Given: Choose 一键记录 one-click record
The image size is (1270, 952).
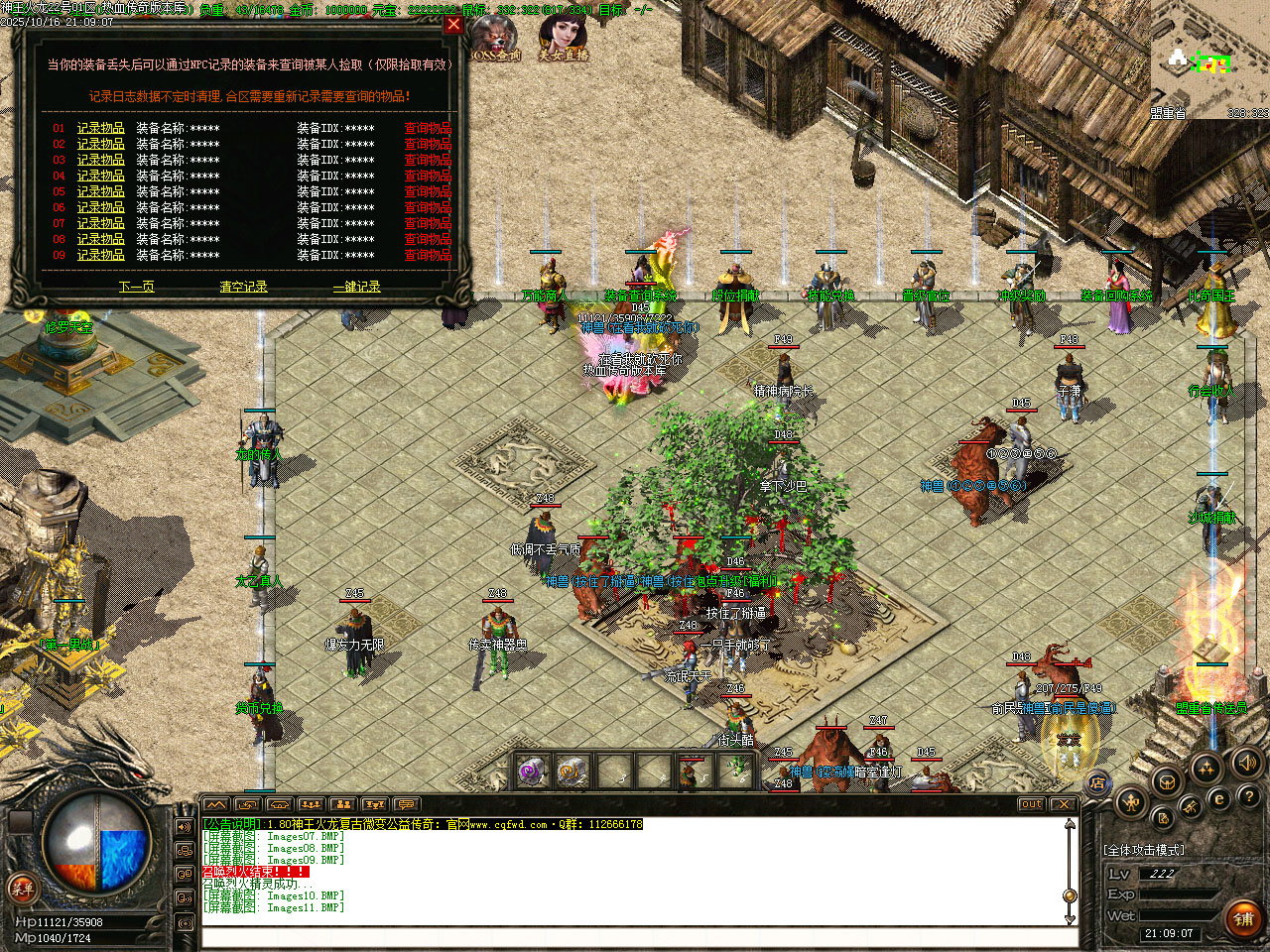Looking at the screenshot, I should pyautogui.click(x=357, y=287).
